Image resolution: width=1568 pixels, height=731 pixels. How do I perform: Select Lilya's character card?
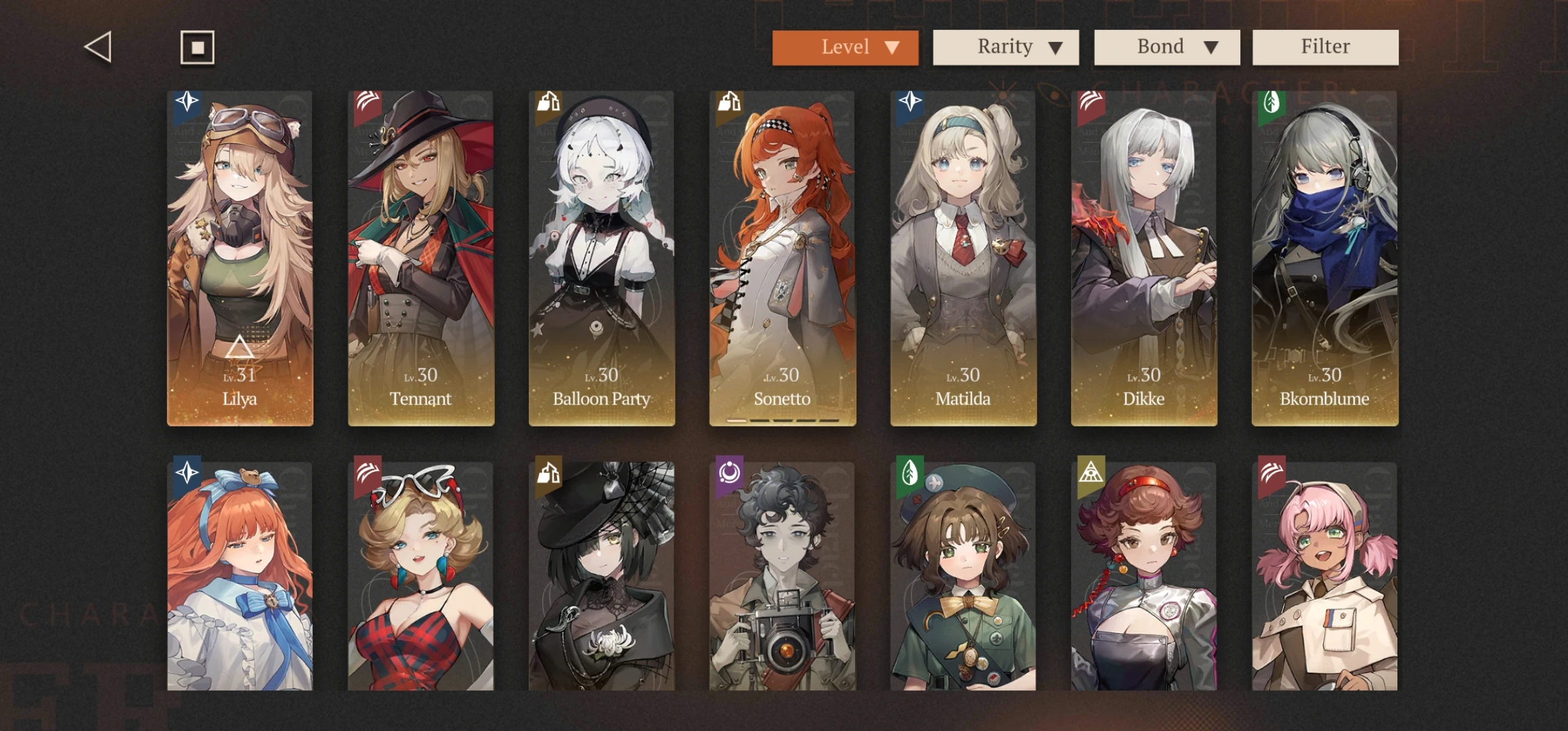click(x=241, y=257)
